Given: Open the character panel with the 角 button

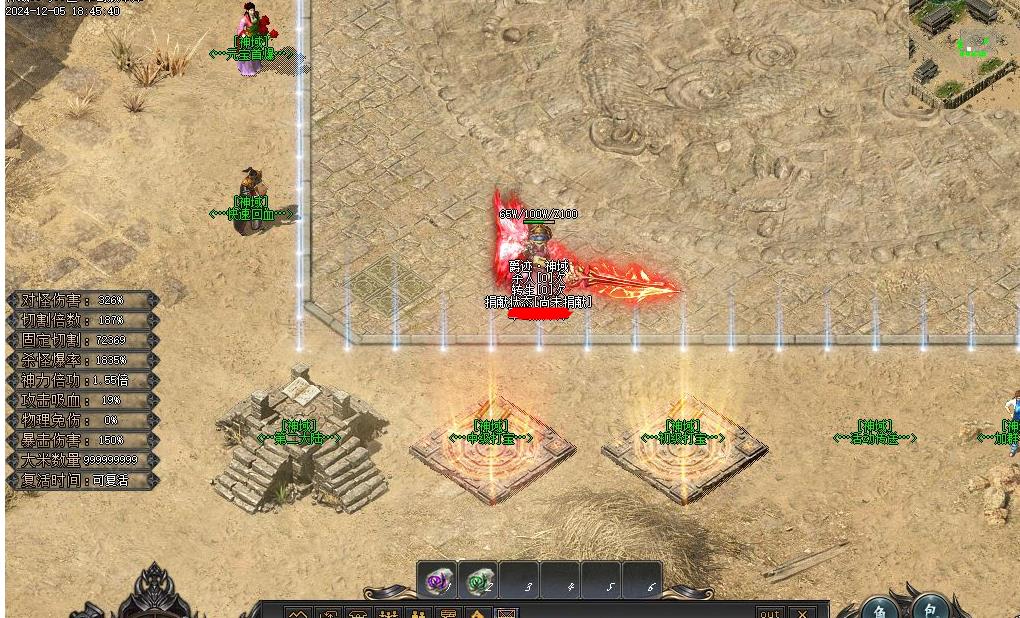Looking at the screenshot, I should coord(880,610).
